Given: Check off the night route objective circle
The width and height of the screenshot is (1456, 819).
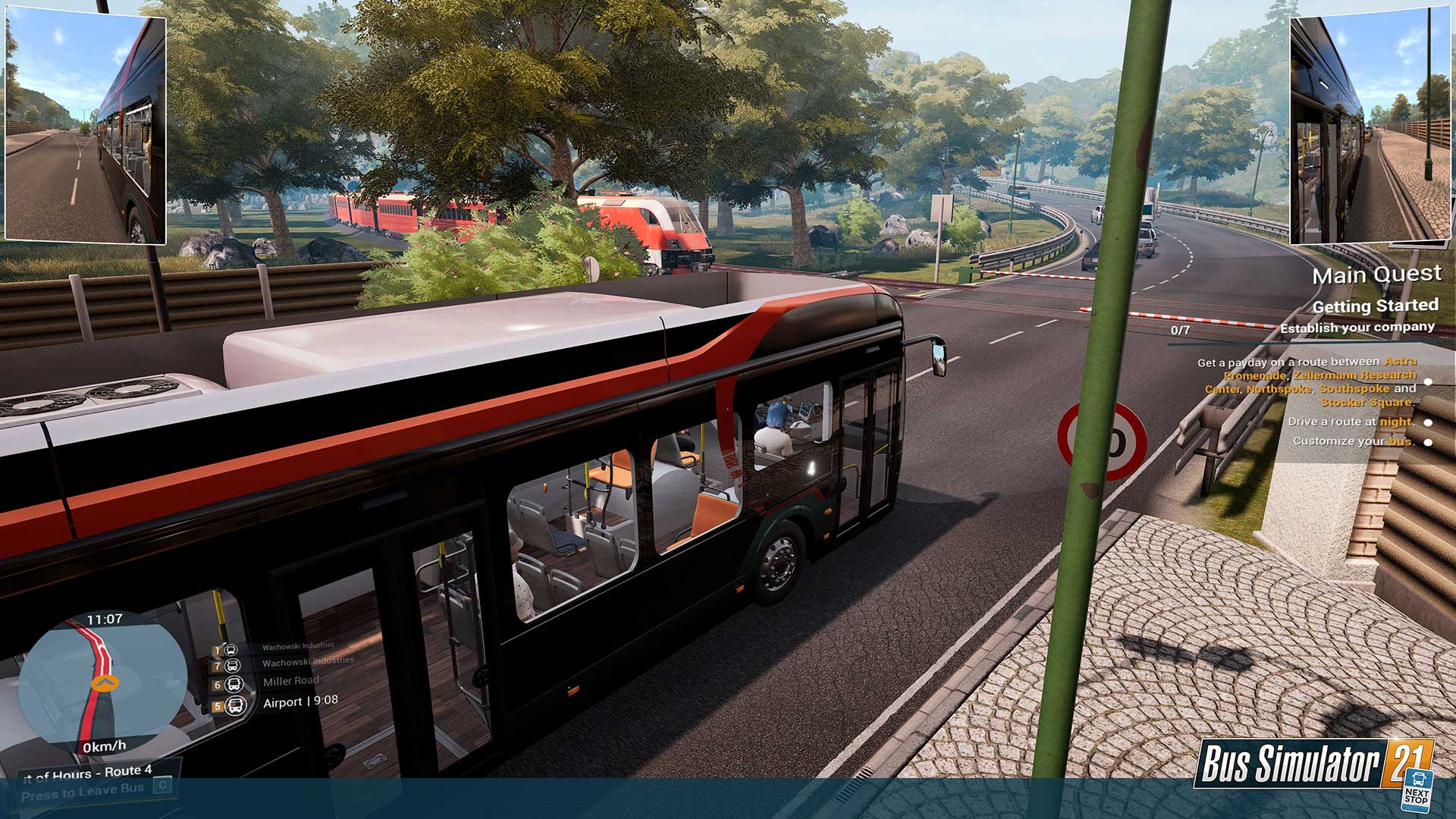Looking at the screenshot, I should 1428,422.
